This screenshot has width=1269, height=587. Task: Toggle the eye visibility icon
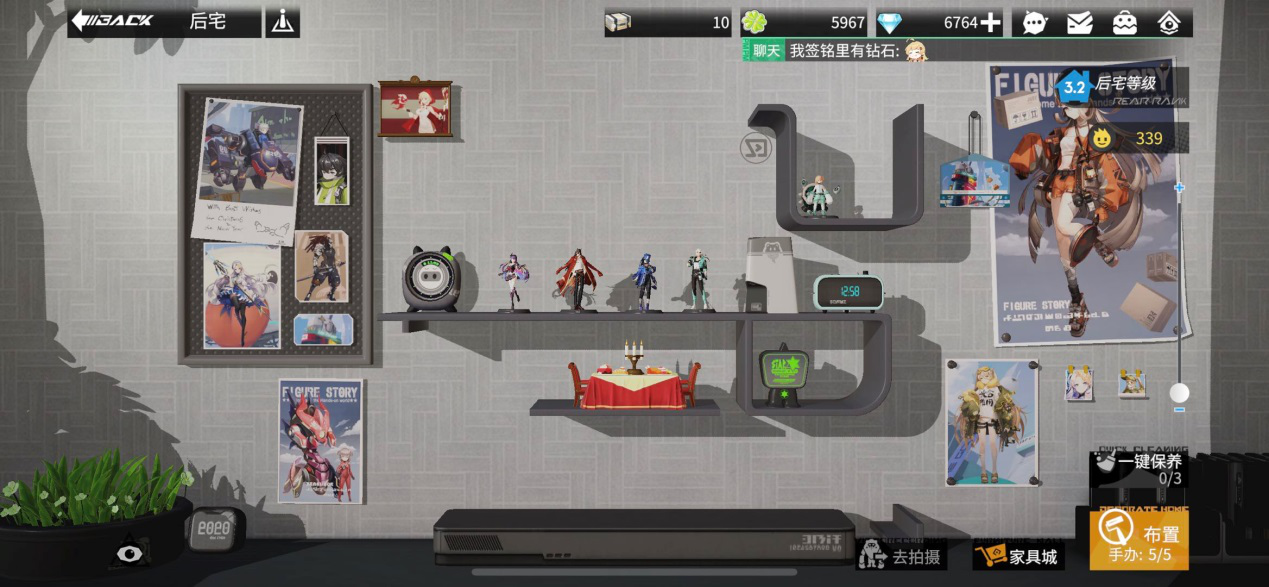(x=129, y=552)
